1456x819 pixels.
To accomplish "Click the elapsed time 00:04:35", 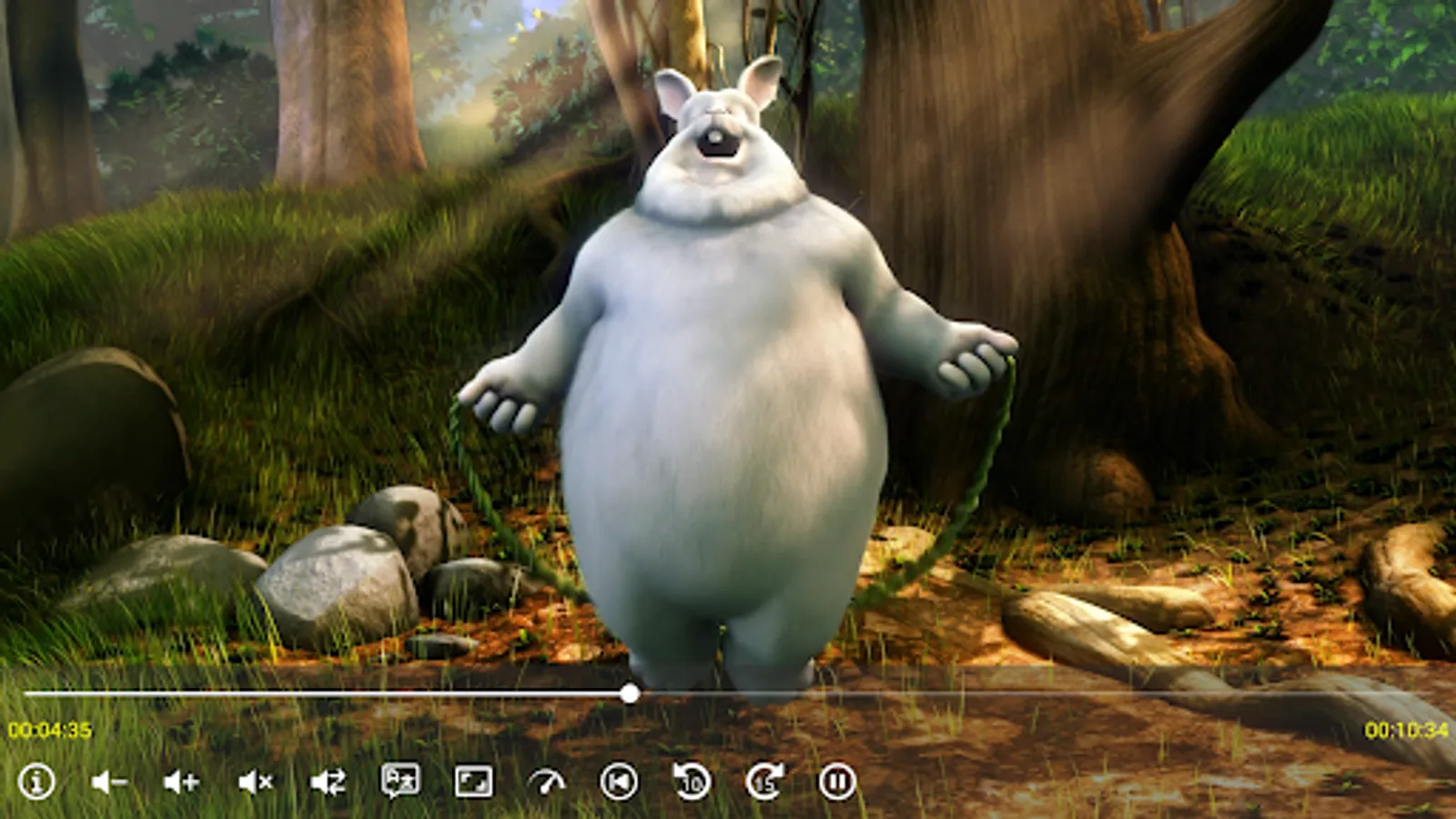I will [52, 727].
